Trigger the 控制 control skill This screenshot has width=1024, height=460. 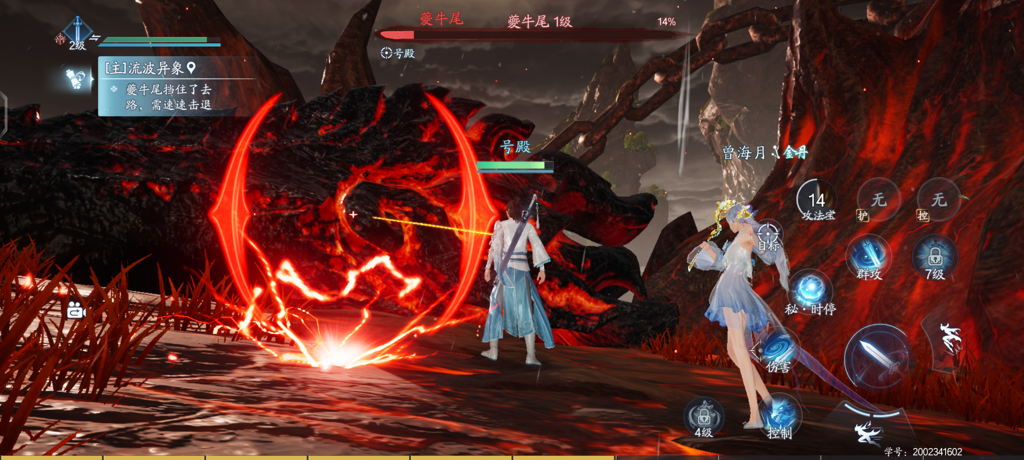click(x=780, y=414)
